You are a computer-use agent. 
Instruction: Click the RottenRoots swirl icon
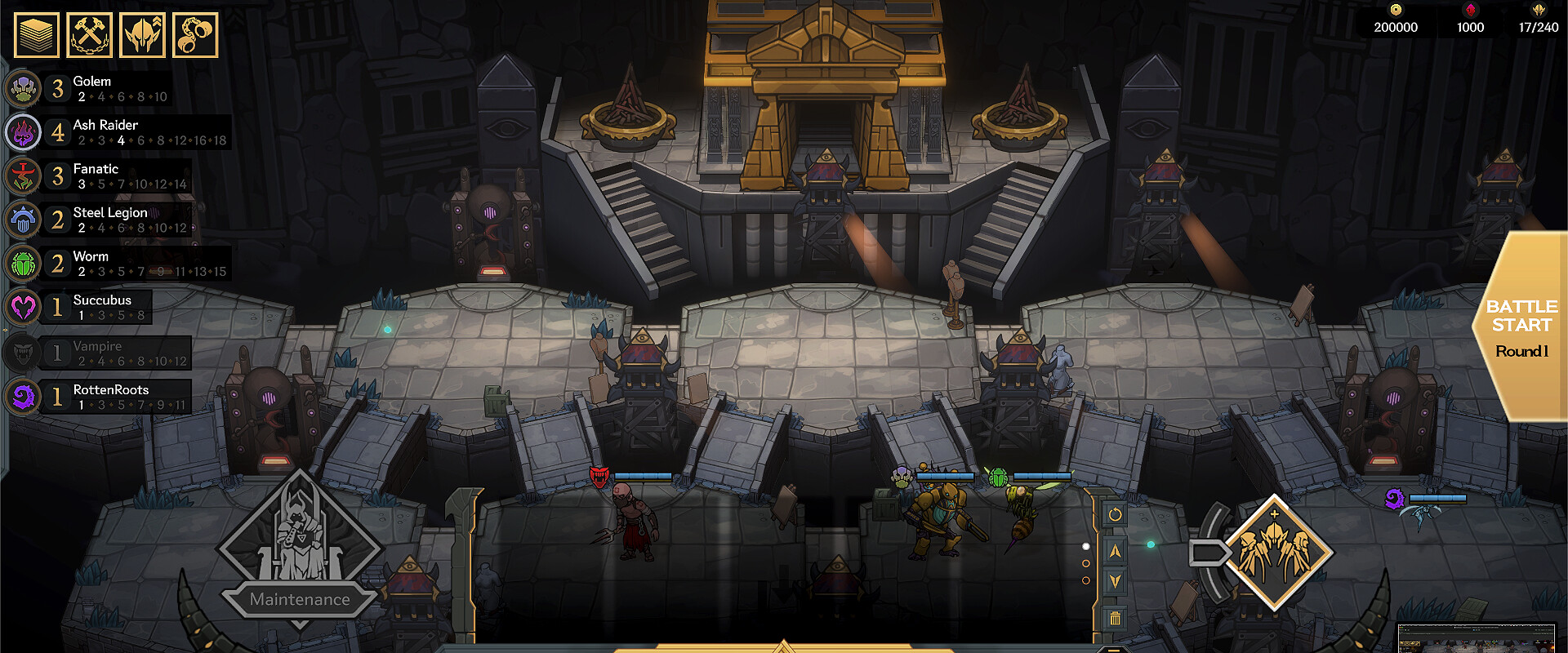pyautogui.click(x=23, y=397)
